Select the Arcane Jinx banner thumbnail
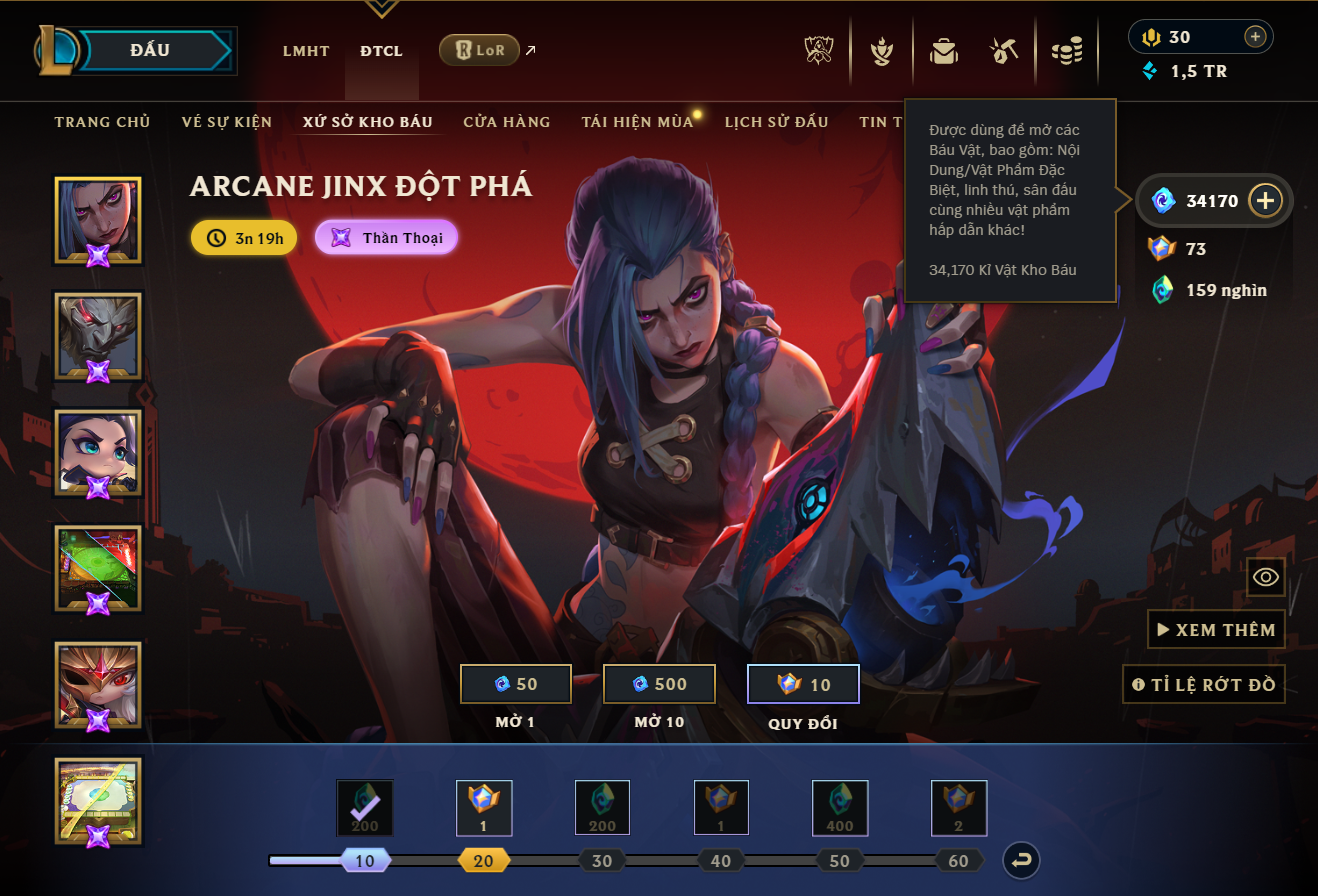This screenshot has height=896, width=1318. (x=98, y=220)
